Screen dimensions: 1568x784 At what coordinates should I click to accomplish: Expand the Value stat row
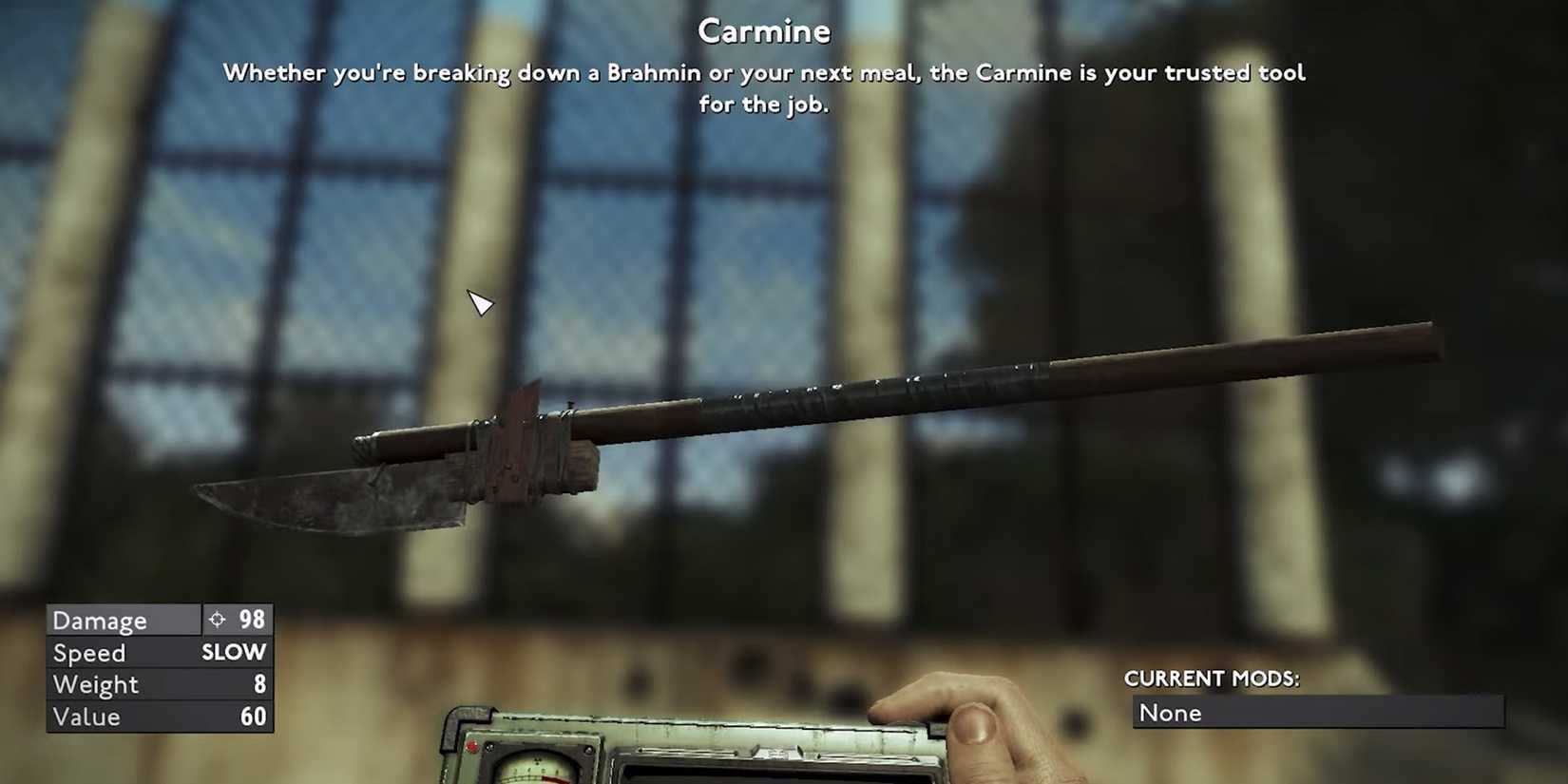pyautogui.click(x=122, y=717)
